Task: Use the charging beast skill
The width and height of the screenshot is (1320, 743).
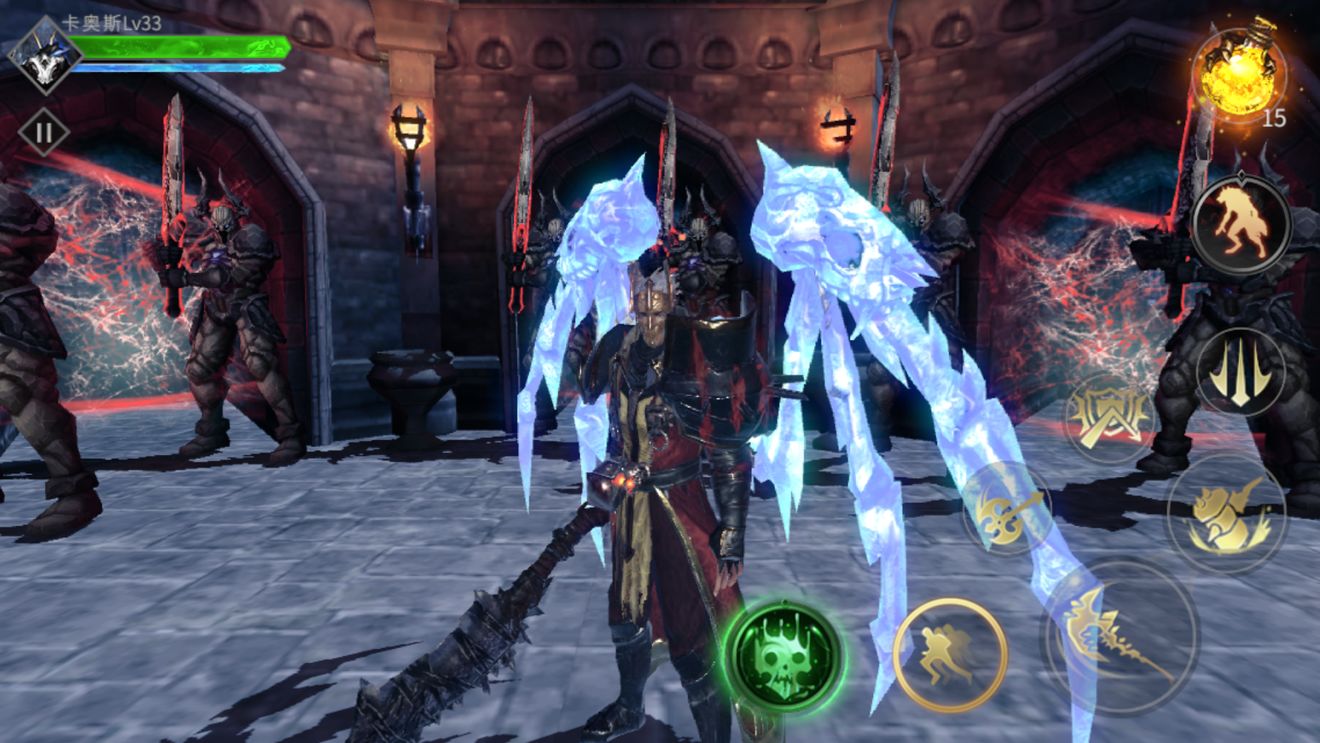Action: point(1226,513)
